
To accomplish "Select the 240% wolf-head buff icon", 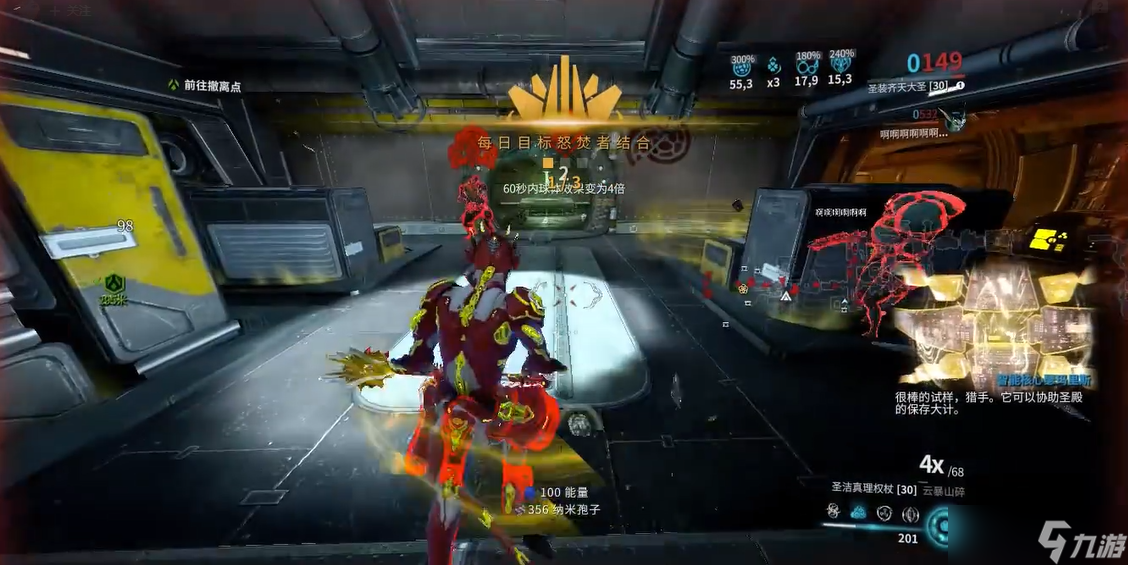I will click(x=840, y=65).
